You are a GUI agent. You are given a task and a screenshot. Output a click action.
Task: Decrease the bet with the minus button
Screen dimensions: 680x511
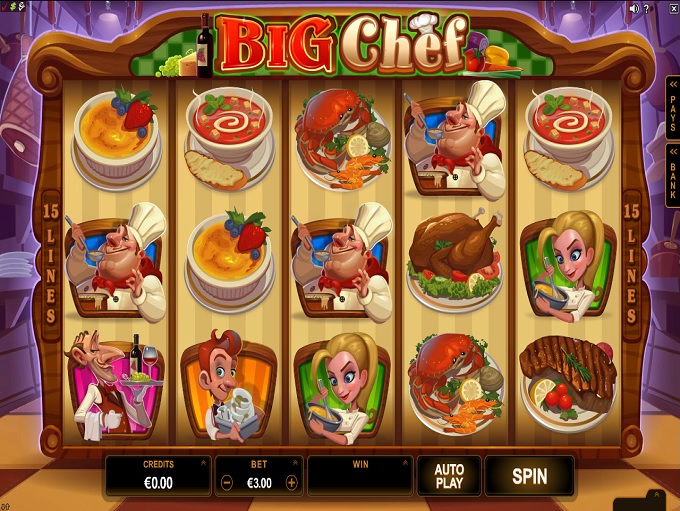pyautogui.click(x=227, y=482)
